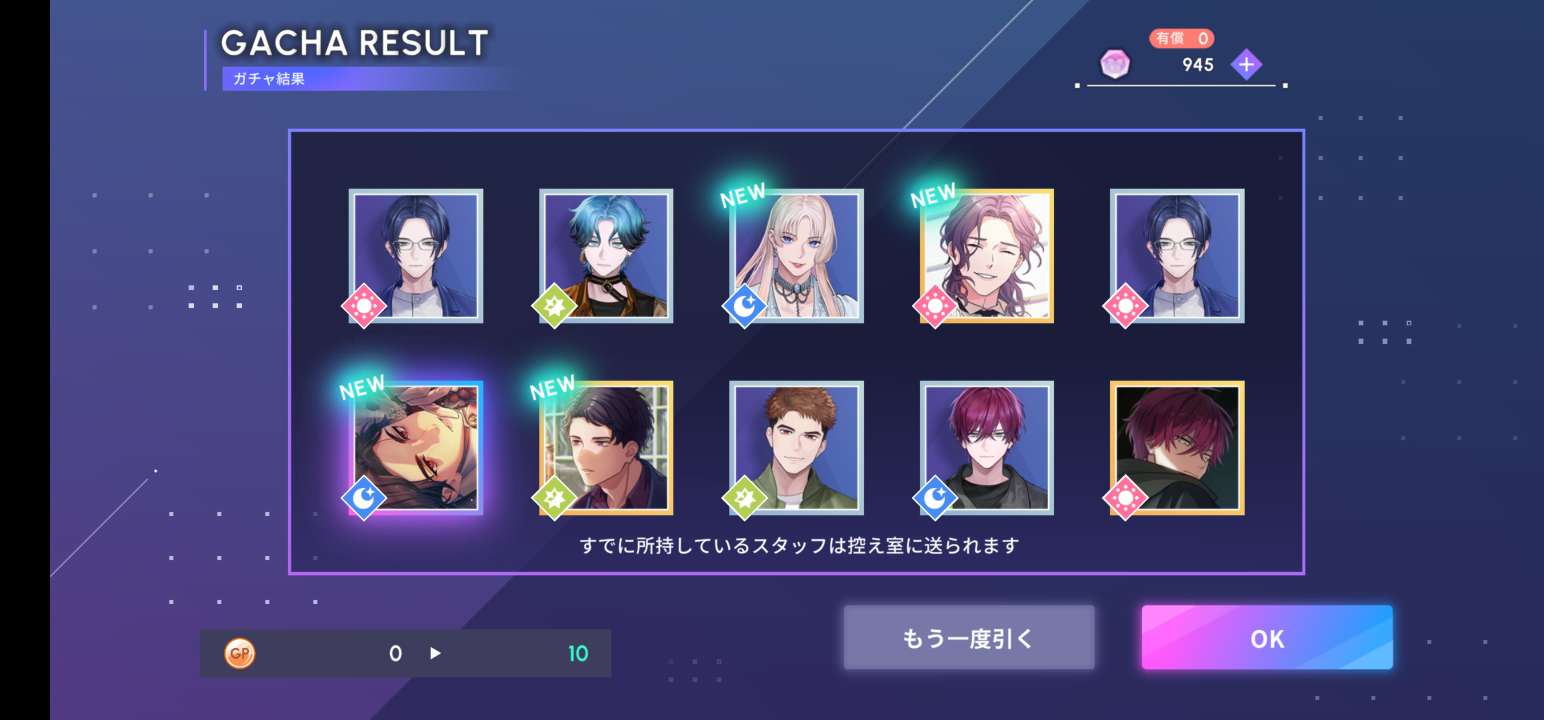Select the teal-haired character with choker
This screenshot has height=720, width=1544.
606,256
